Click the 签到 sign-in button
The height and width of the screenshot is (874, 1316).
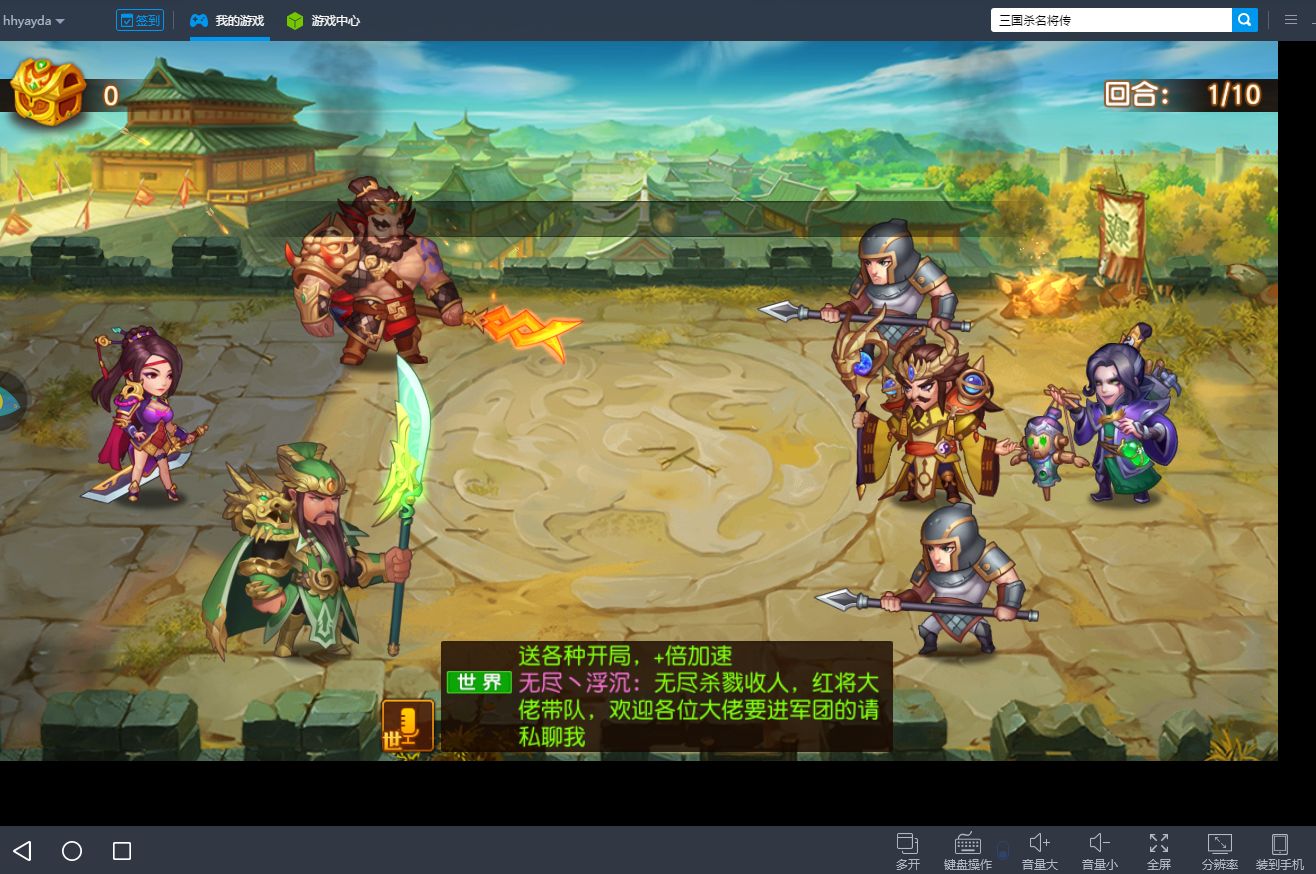[140, 19]
